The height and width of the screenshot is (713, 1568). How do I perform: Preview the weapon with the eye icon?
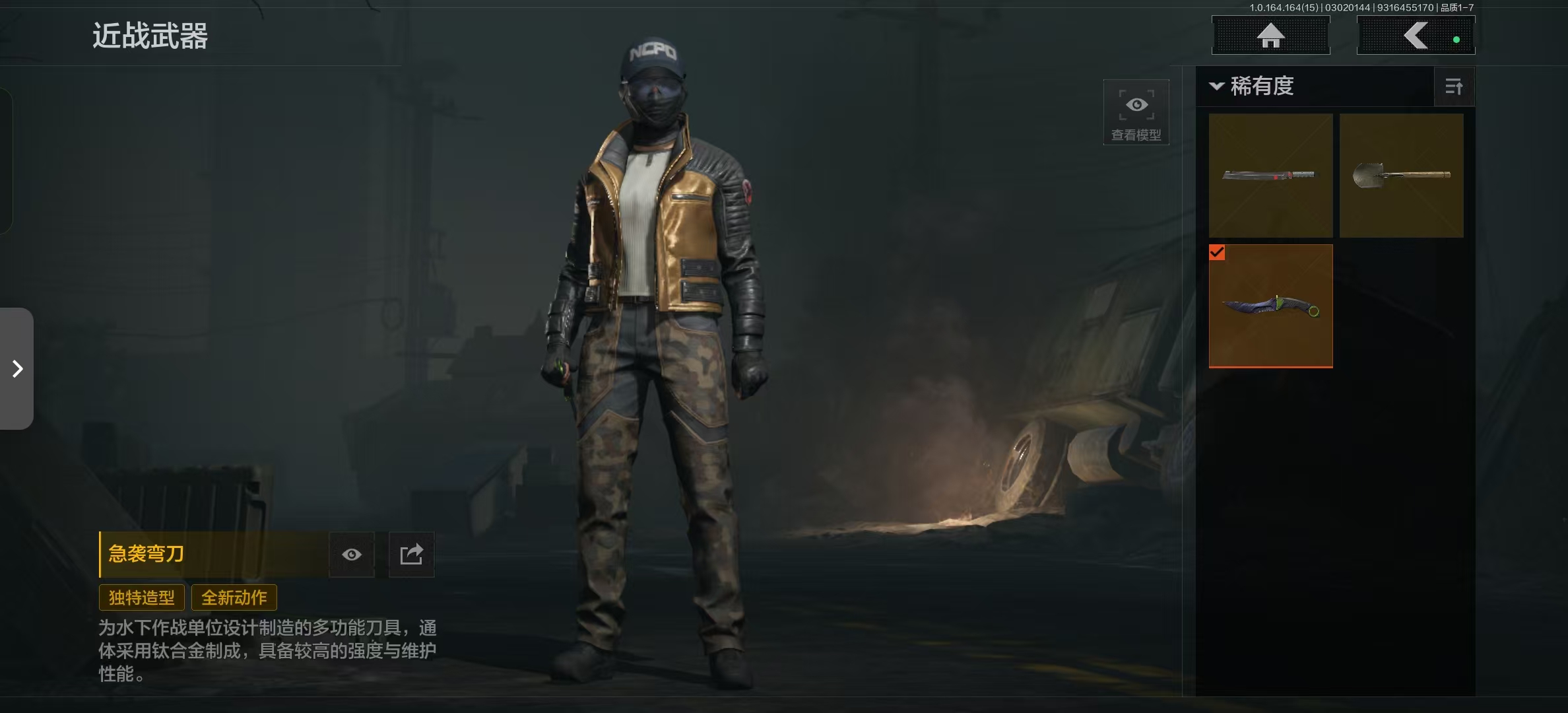pyautogui.click(x=352, y=555)
